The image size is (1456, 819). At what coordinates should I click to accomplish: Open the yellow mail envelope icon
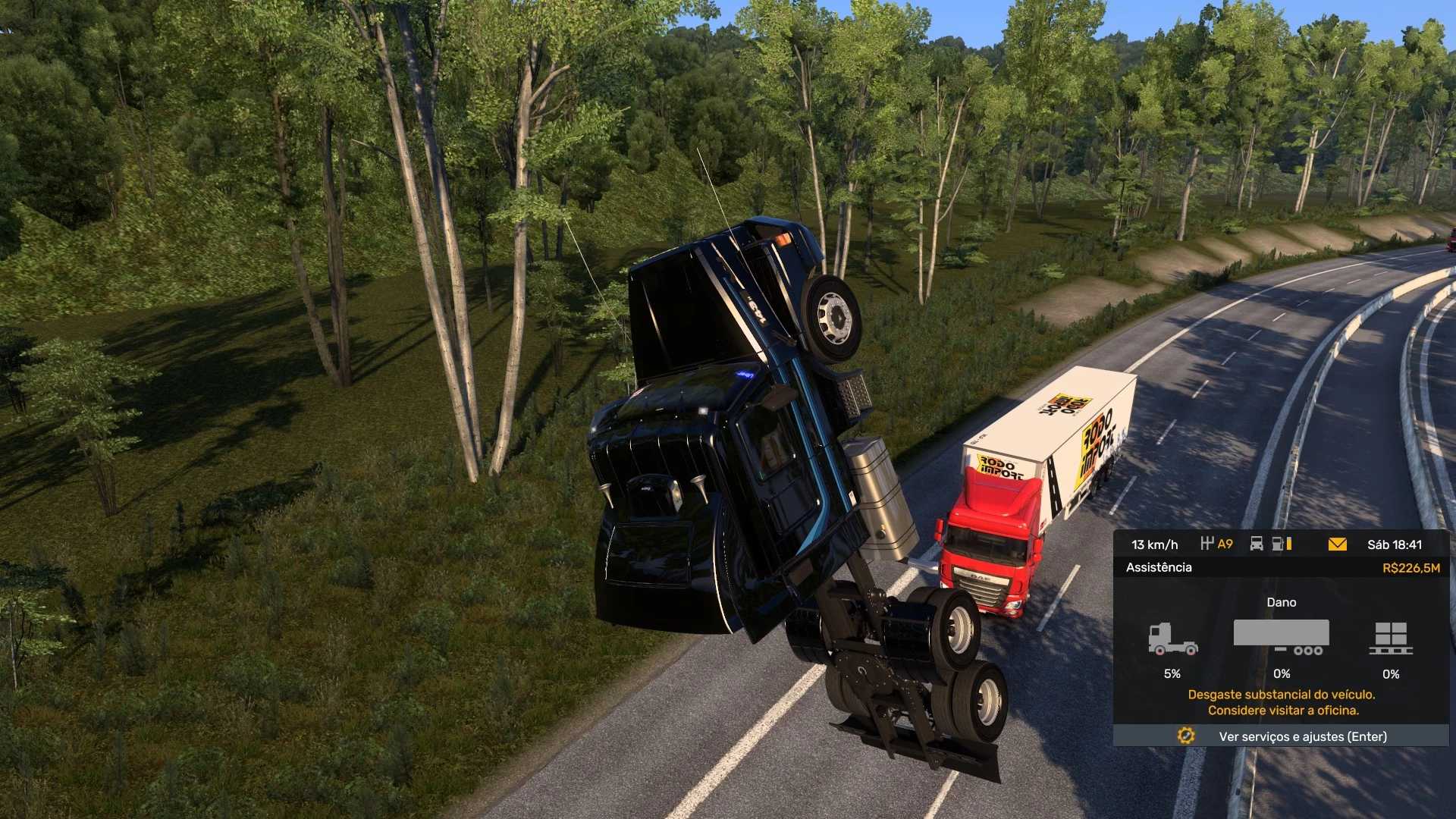click(x=1337, y=544)
